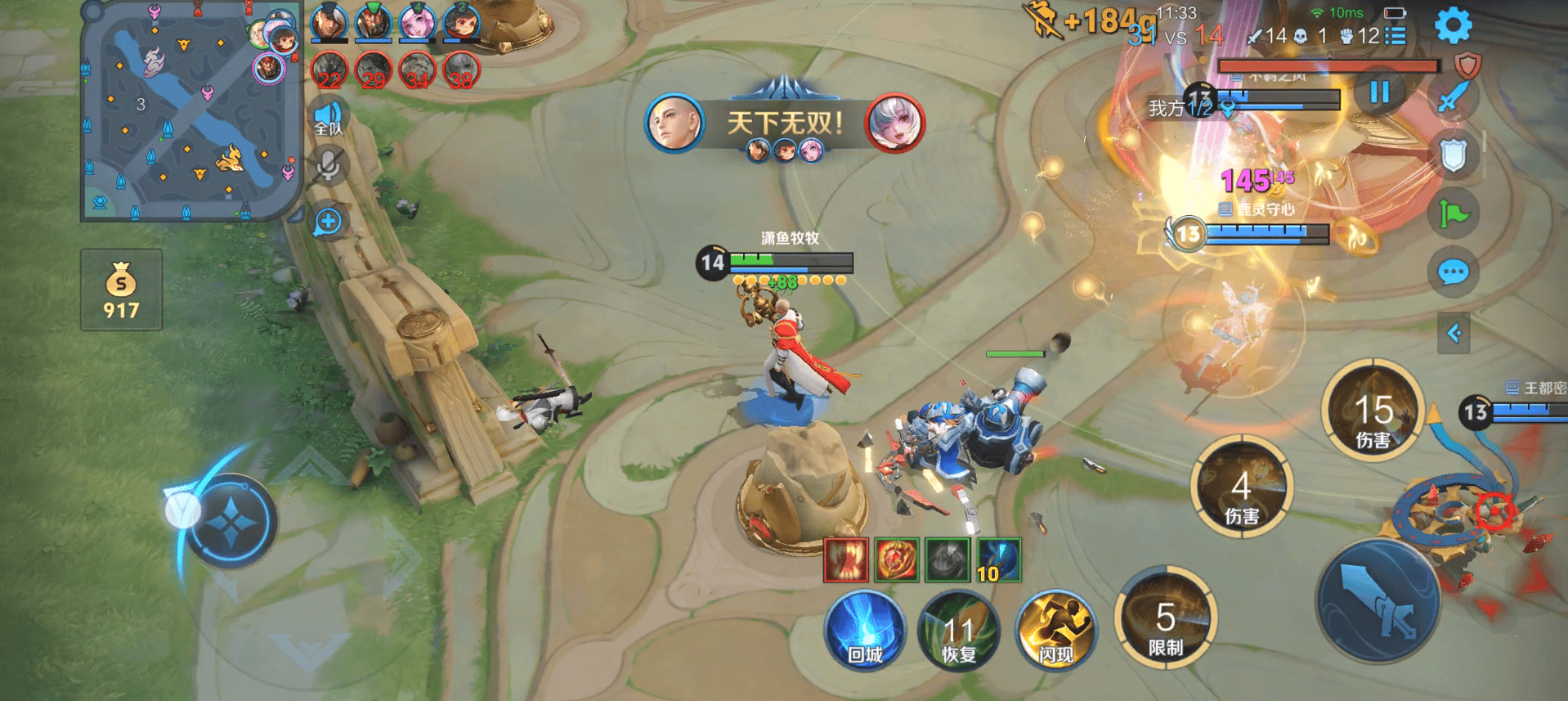Use the restore (恢复) heal skill

click(x=959, y=629)
